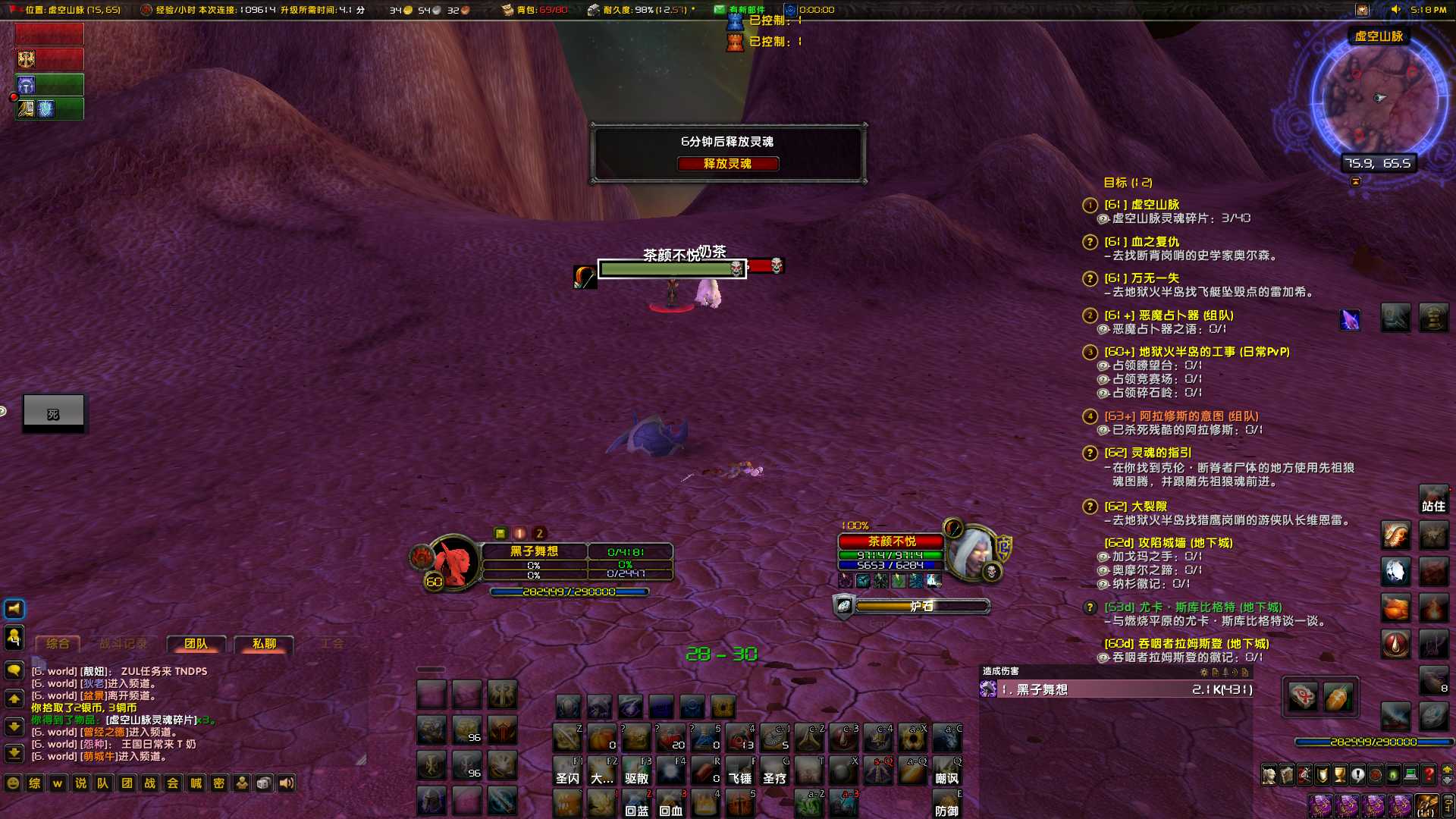The image size is (1456, 819).
Task: Open the emoji smiley chat button
Action: pos(13,783)
